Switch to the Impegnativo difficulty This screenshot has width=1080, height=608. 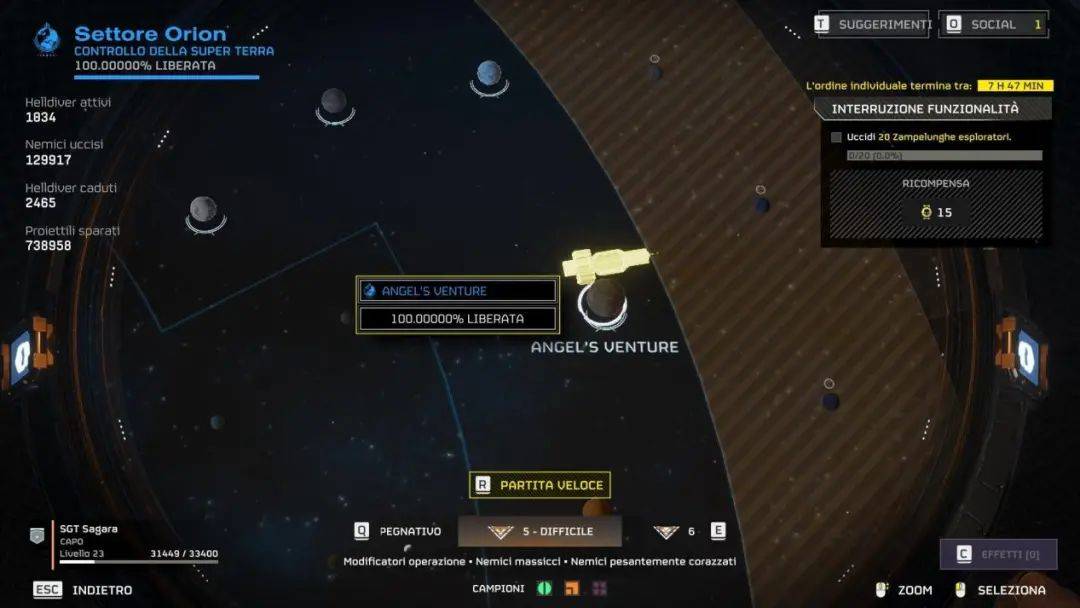[x=399, y=532]
